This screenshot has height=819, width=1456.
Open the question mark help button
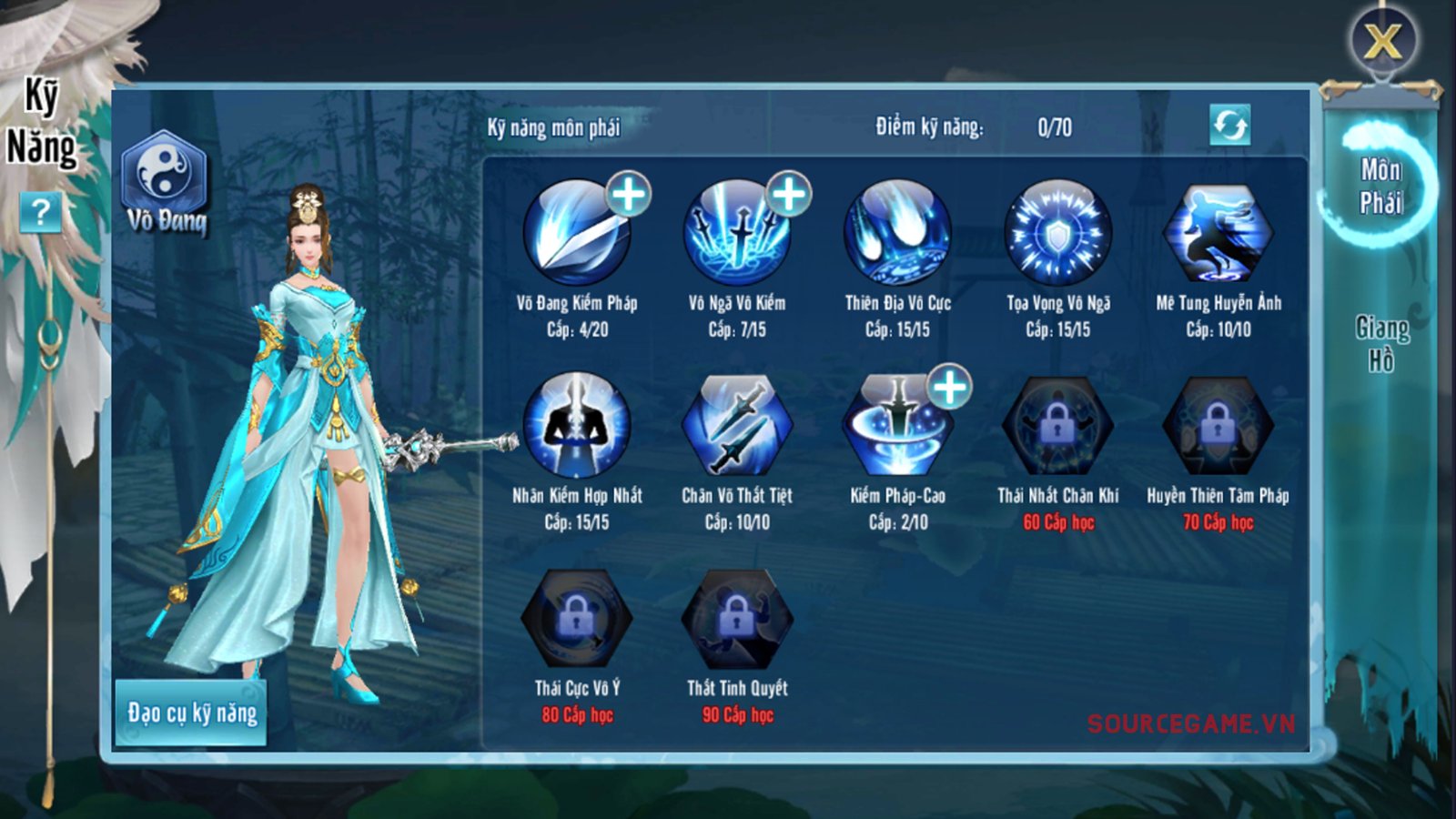(x=41, y=214)
